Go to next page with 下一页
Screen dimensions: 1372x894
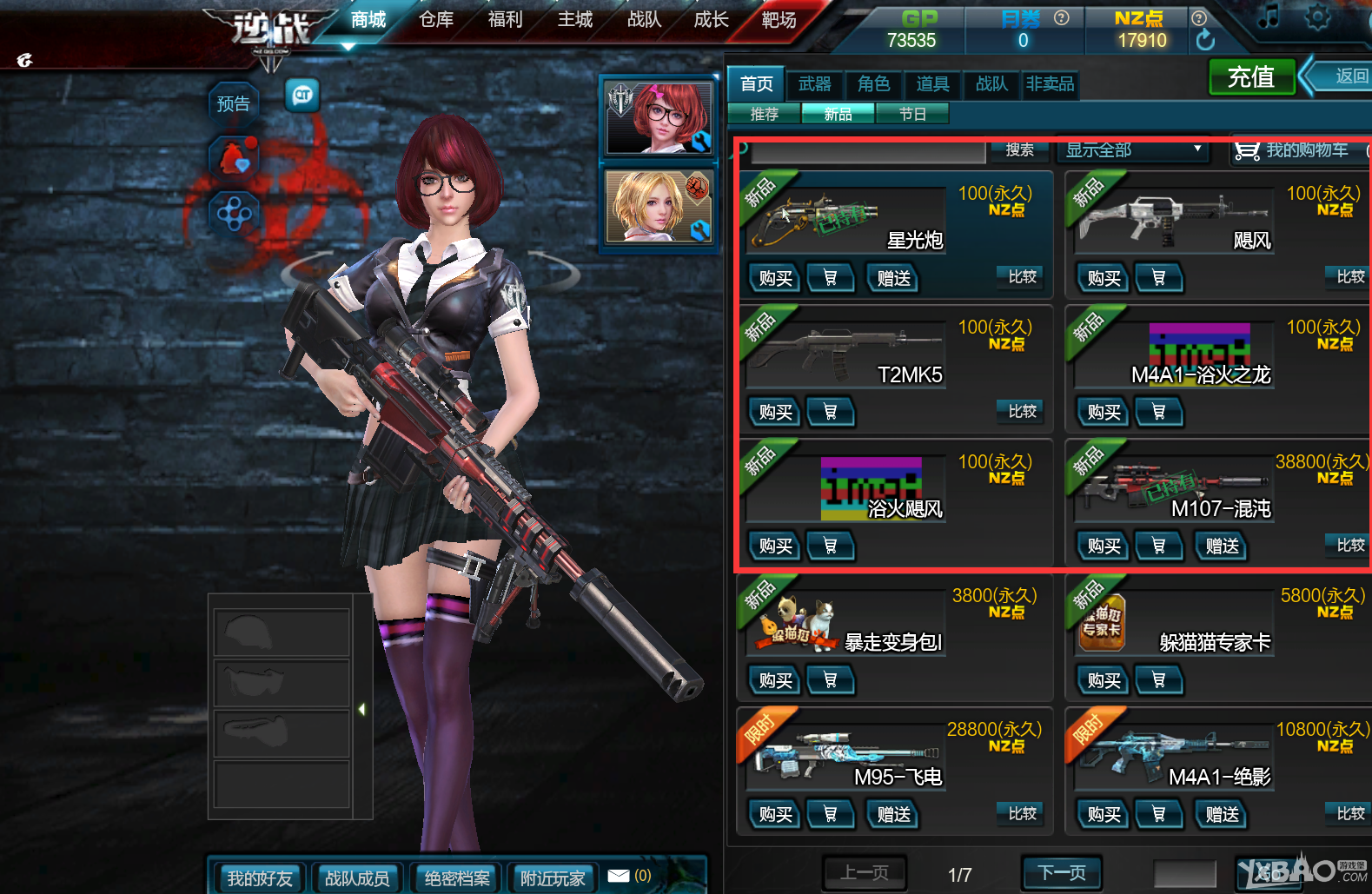click(1061, 872)
